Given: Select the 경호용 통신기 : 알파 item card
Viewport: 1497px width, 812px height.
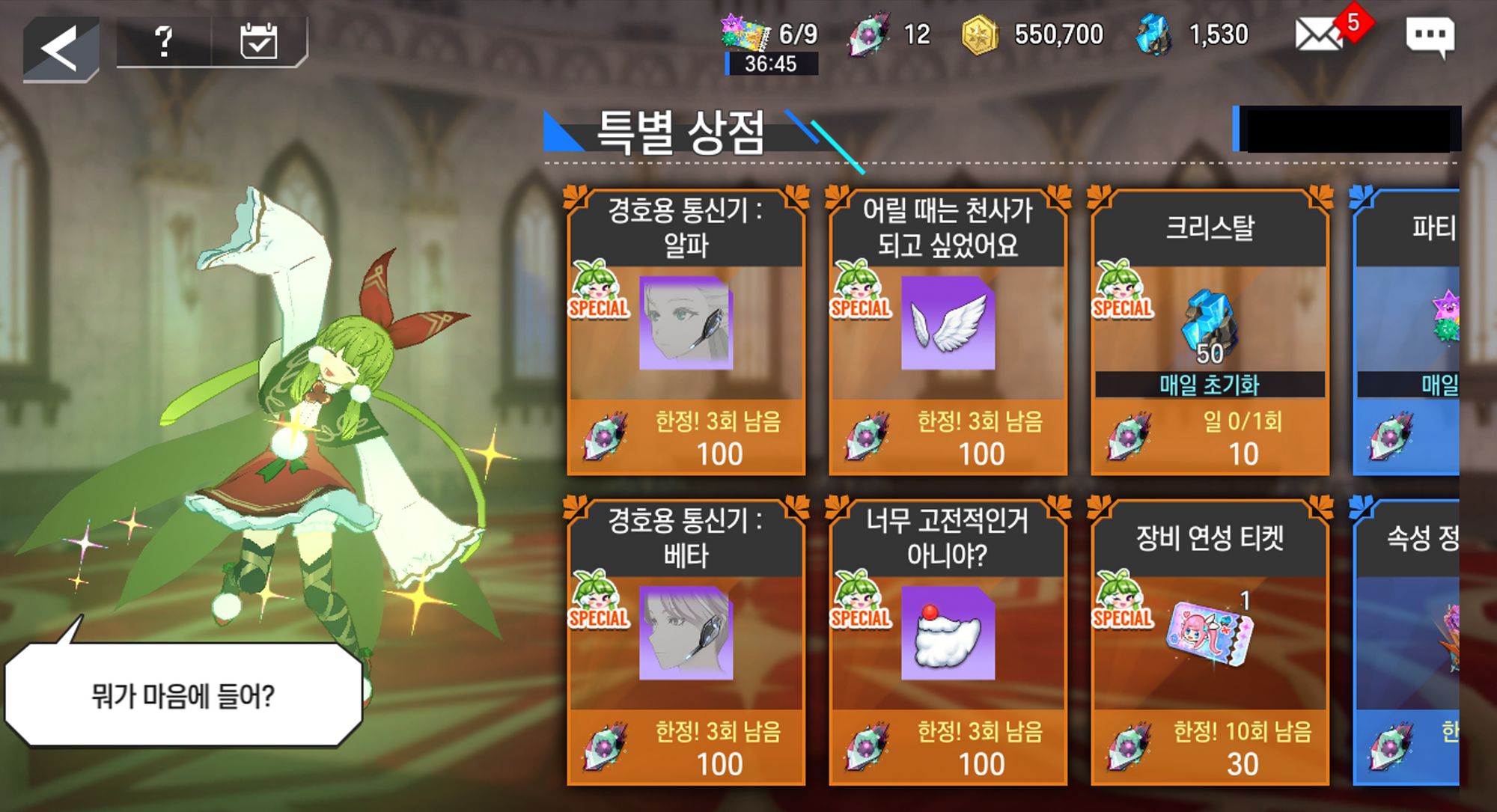Looking at the screenshot, I should click(x=686, y=332).
